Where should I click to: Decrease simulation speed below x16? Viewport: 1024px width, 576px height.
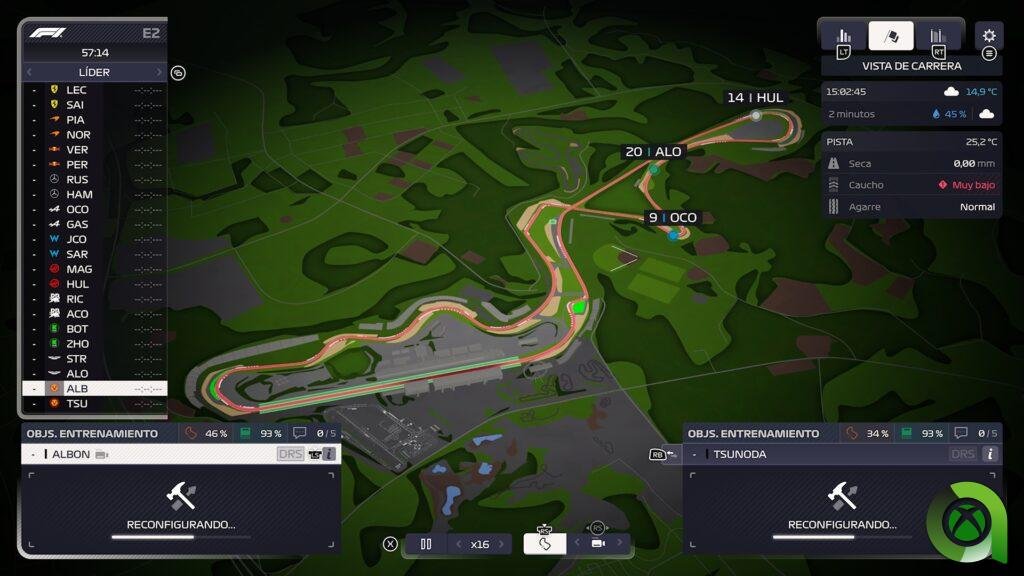point(459,544)
